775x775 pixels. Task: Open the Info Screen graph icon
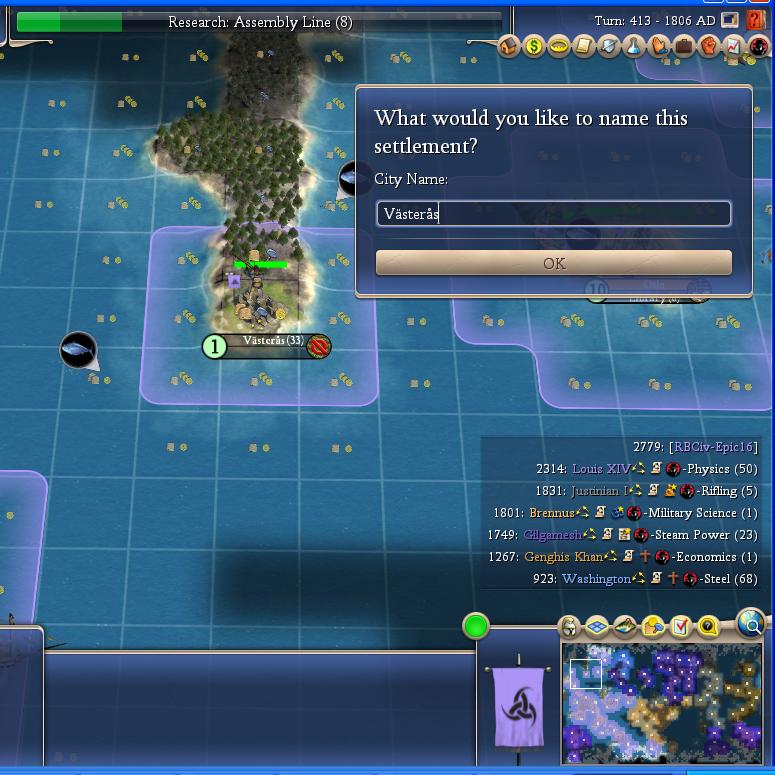(x=733, y=46)
